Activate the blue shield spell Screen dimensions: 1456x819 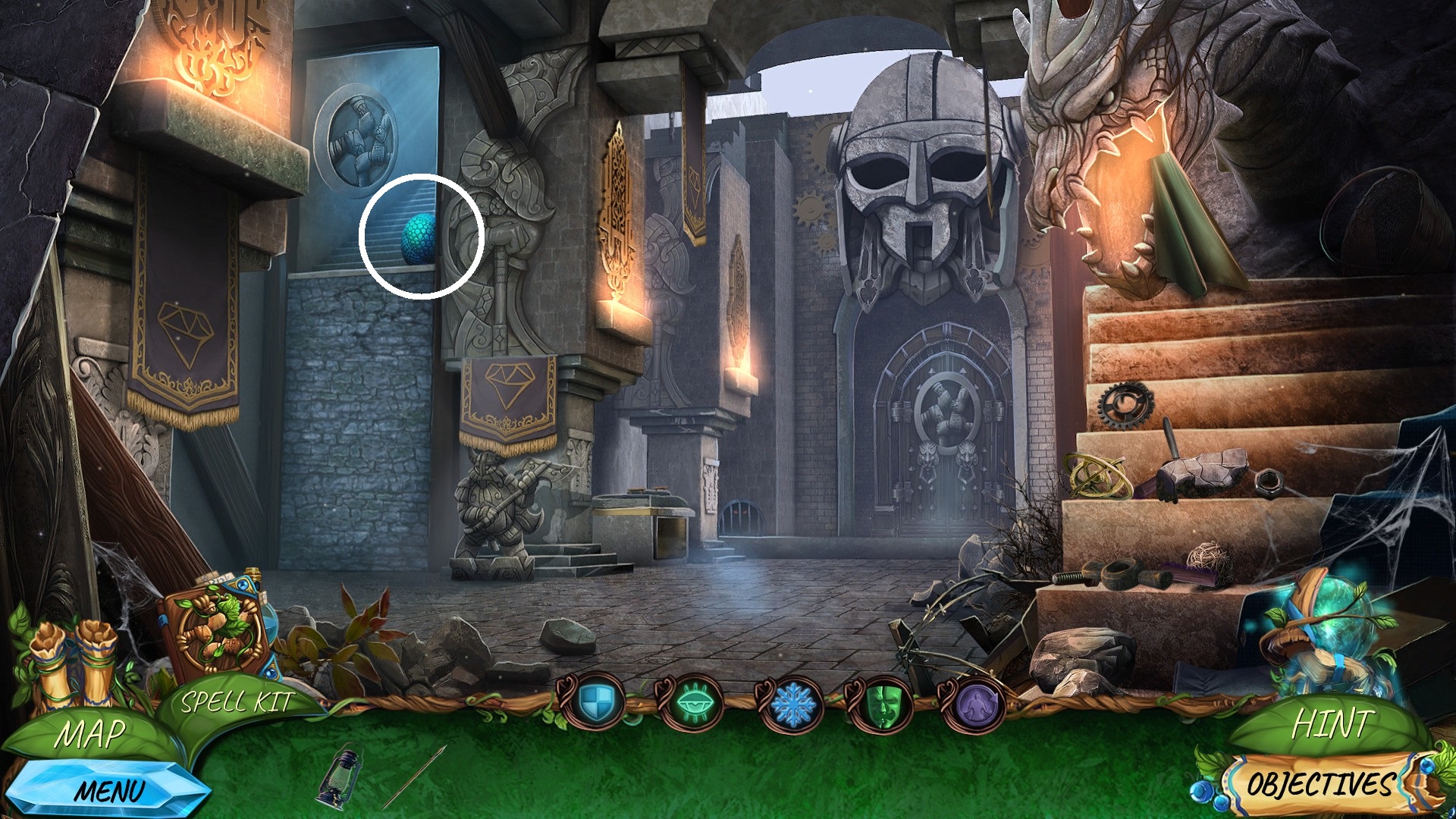(x=592, y=704)
